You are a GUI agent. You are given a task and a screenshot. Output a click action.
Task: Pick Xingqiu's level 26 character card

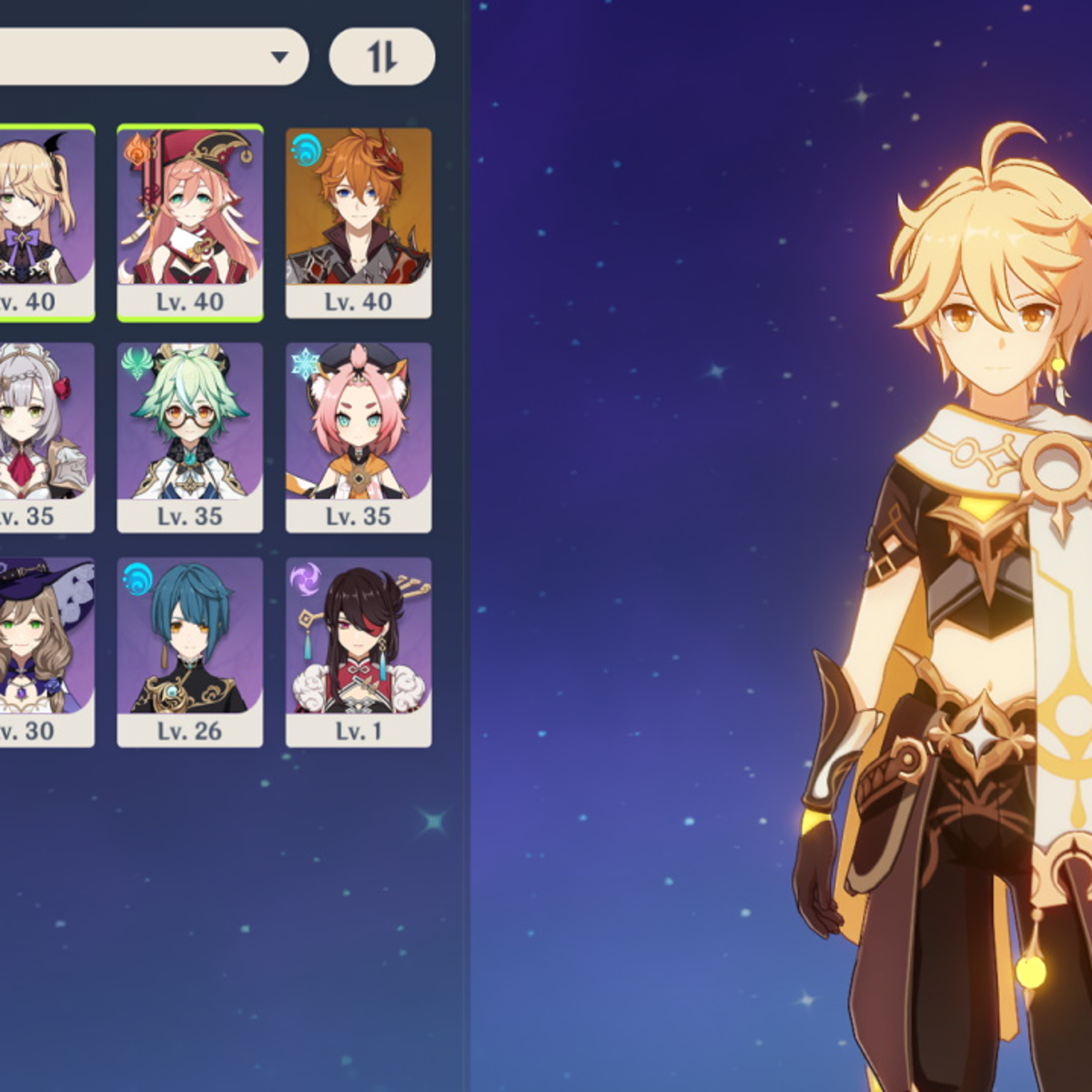tap(190, 650)
